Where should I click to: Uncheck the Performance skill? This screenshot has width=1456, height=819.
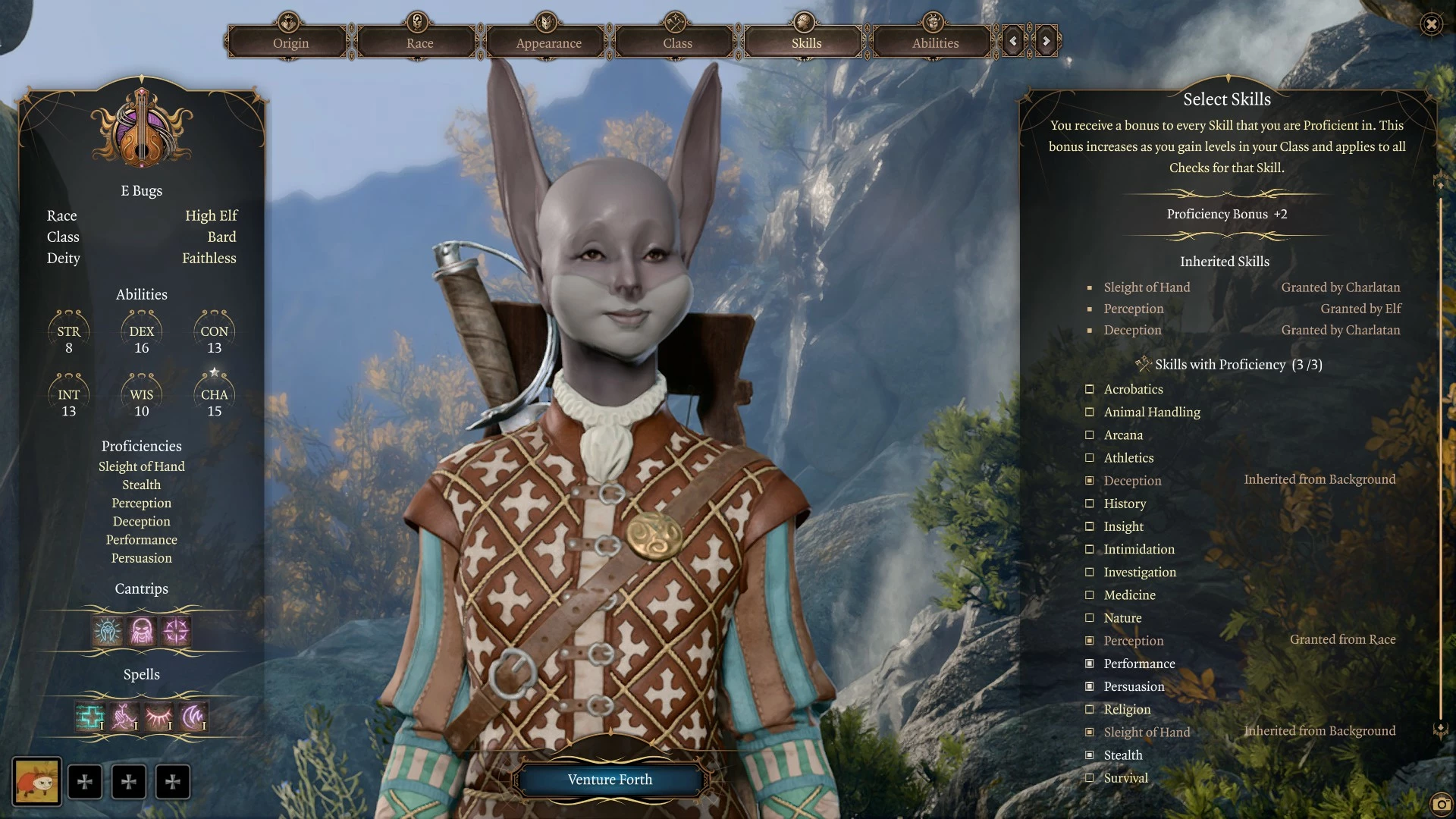tap(1090, 664)
